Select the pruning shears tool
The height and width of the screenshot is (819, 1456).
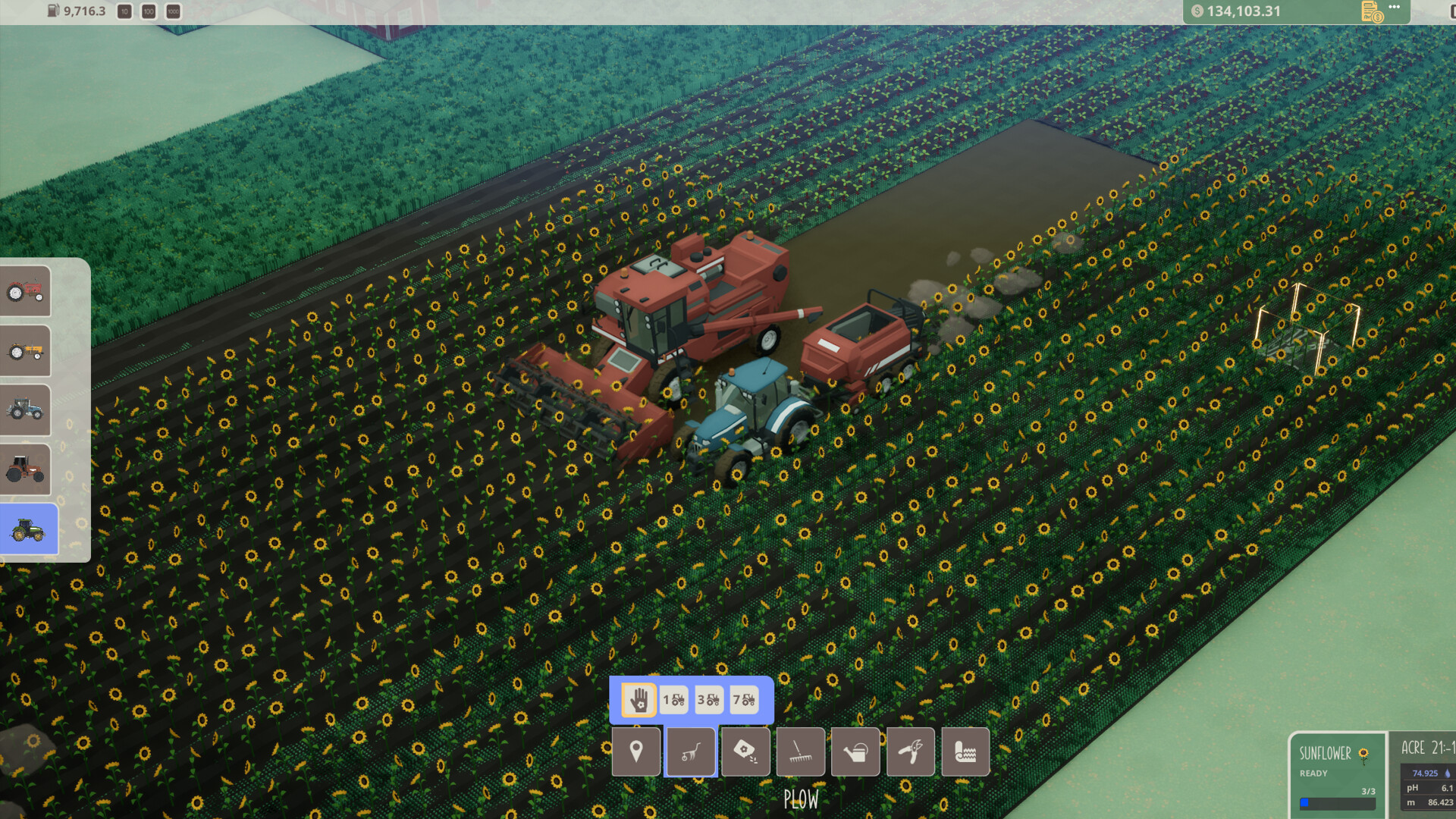[x=910, y=752]
